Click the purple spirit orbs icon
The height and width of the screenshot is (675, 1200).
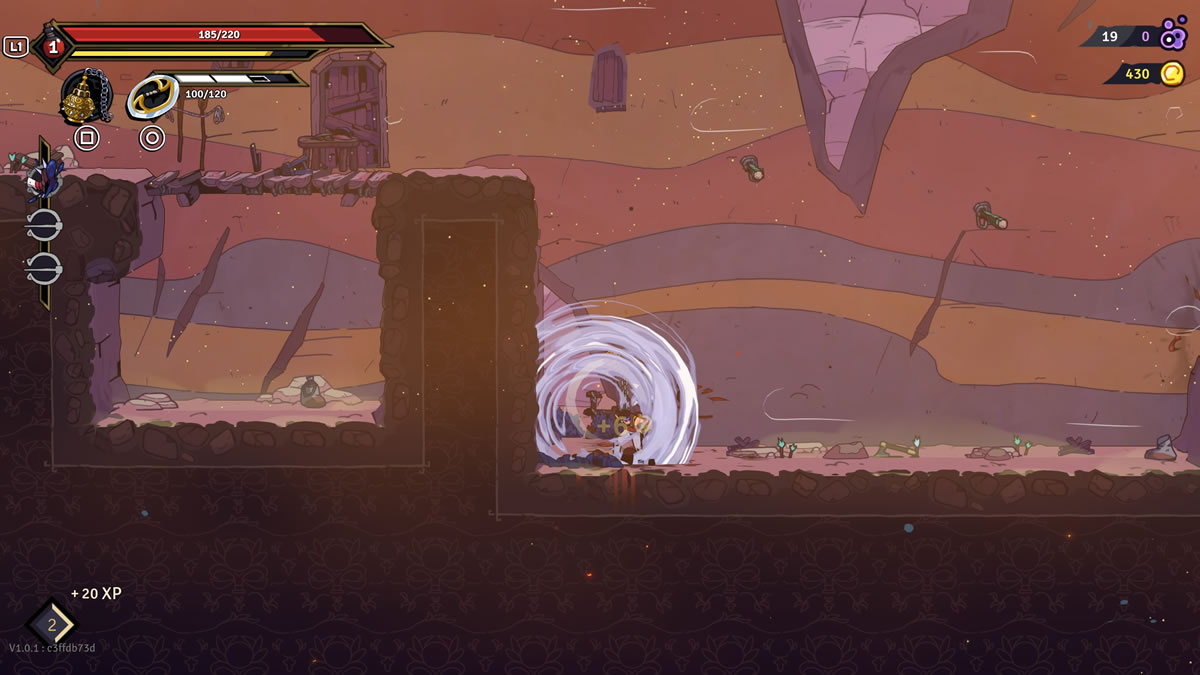pos(1173,36)
